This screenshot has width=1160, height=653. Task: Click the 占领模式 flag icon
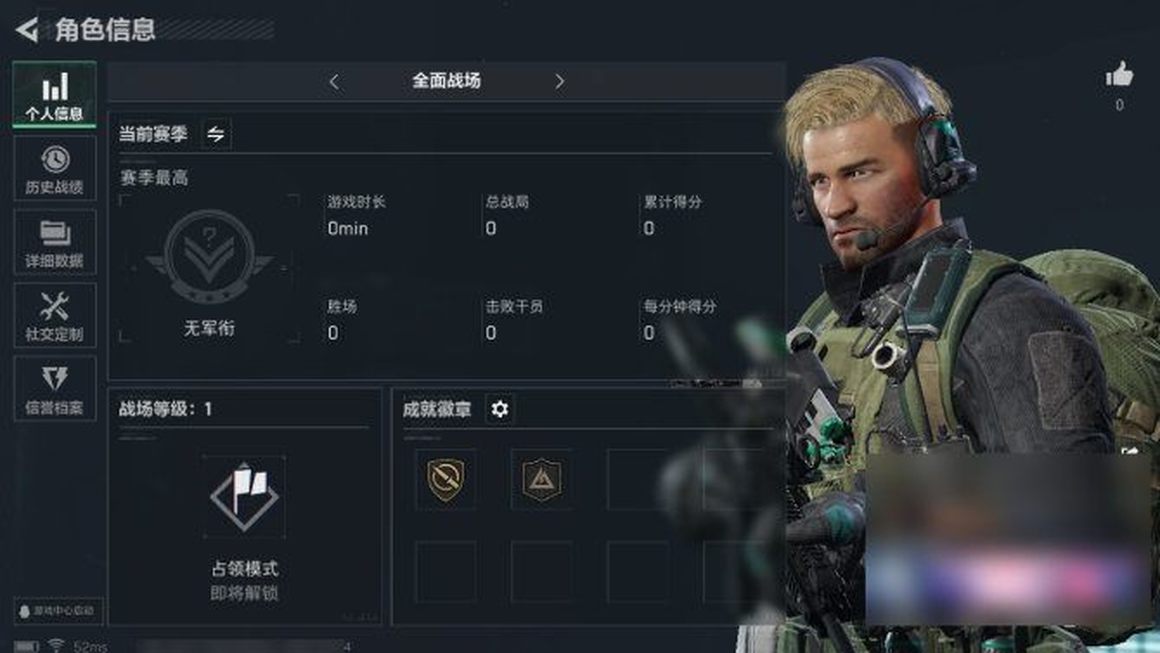click(x=244, y=496)
